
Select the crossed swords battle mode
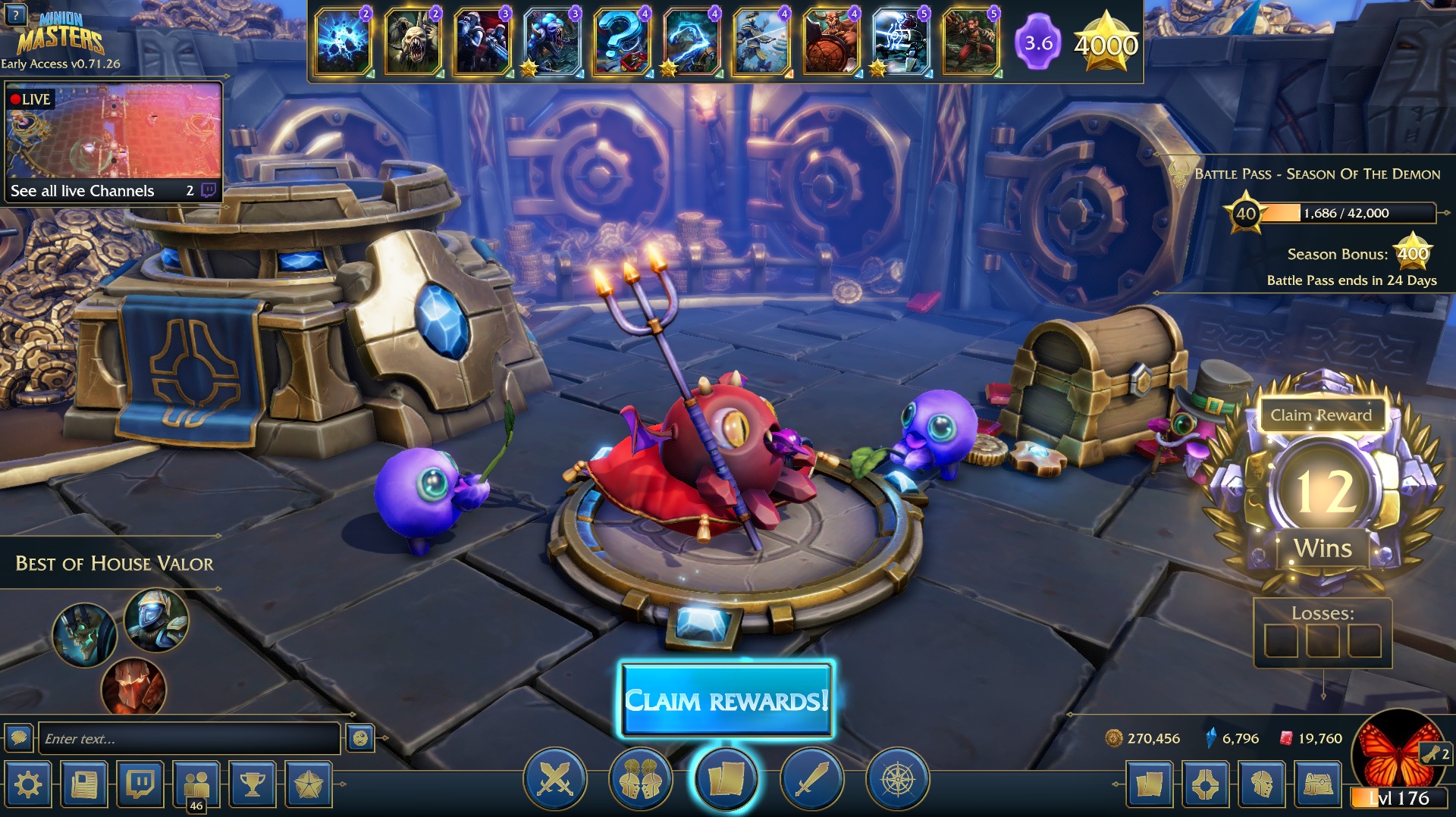pyautogui.click(x=555, y=779)
